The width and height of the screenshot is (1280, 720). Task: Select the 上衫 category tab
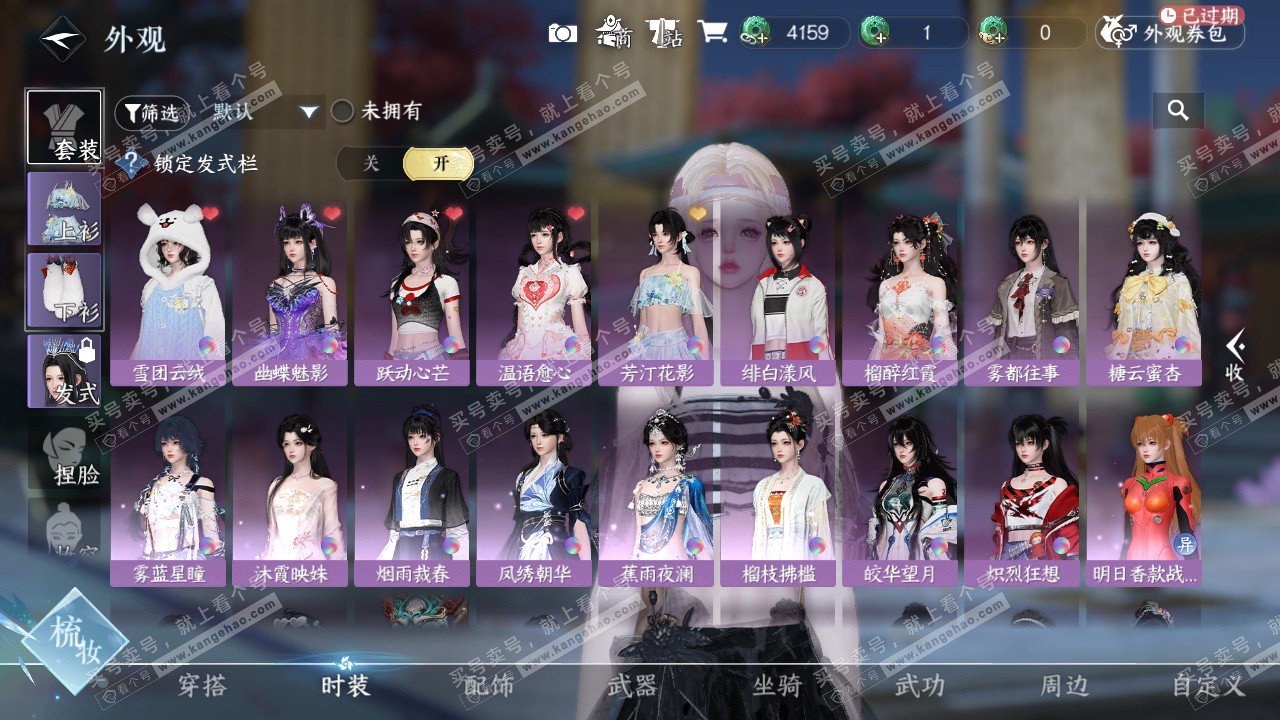tap(64, 209)
